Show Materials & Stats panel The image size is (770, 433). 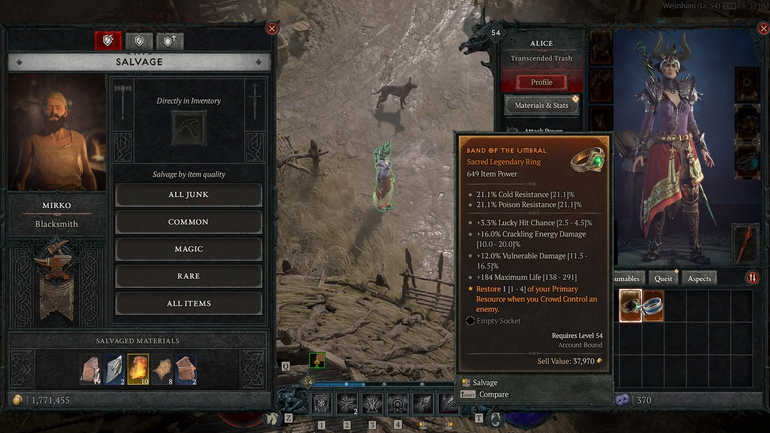[x=541, y=105]
